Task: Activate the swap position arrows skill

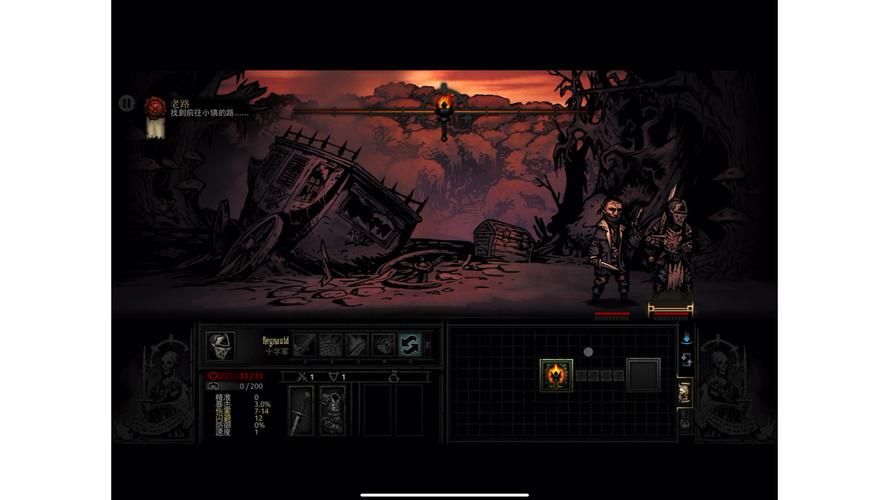Action: point(410,345)
